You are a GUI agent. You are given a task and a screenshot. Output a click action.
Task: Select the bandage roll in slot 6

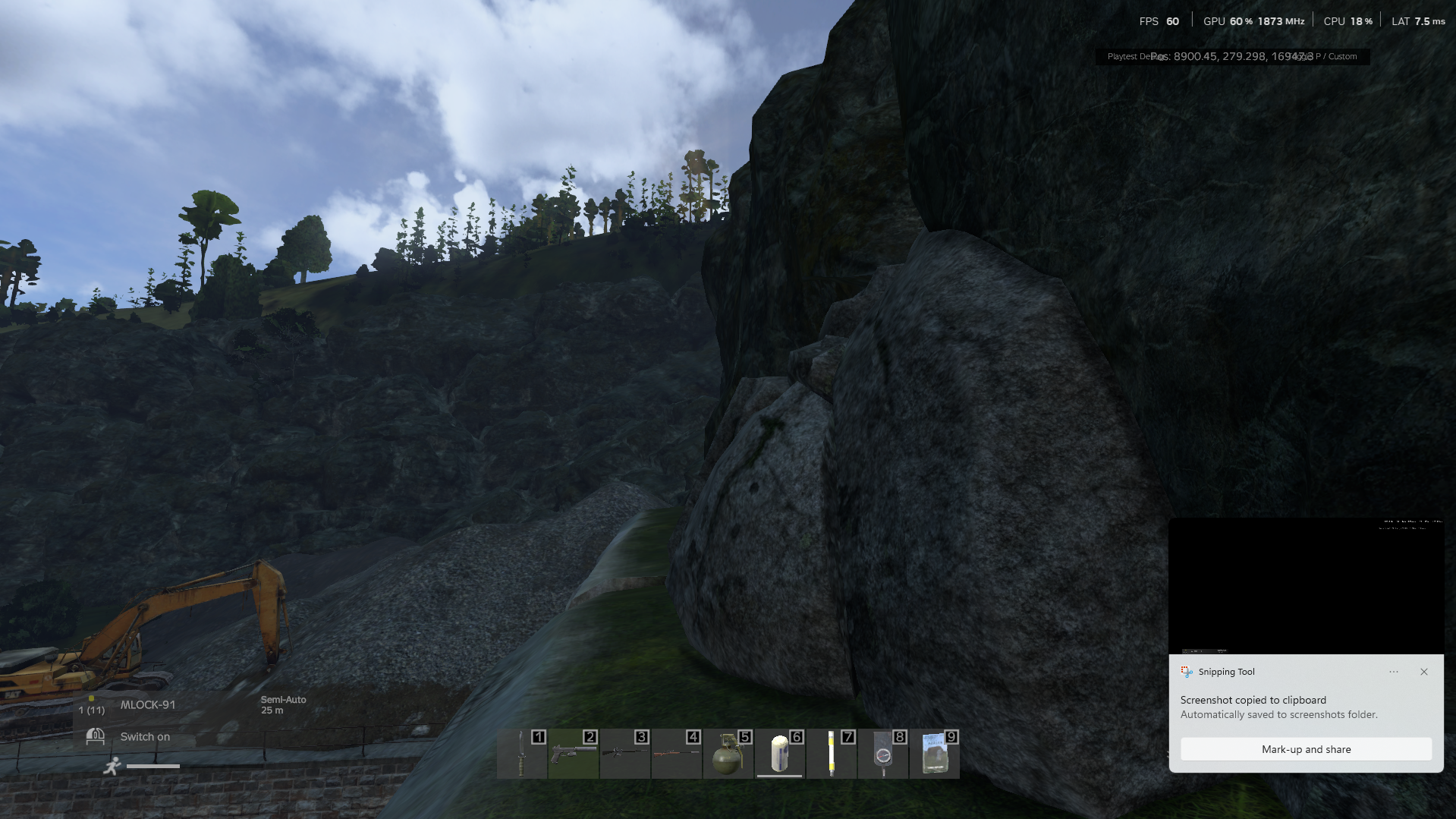pyautogui.click(x=780, y=754)
